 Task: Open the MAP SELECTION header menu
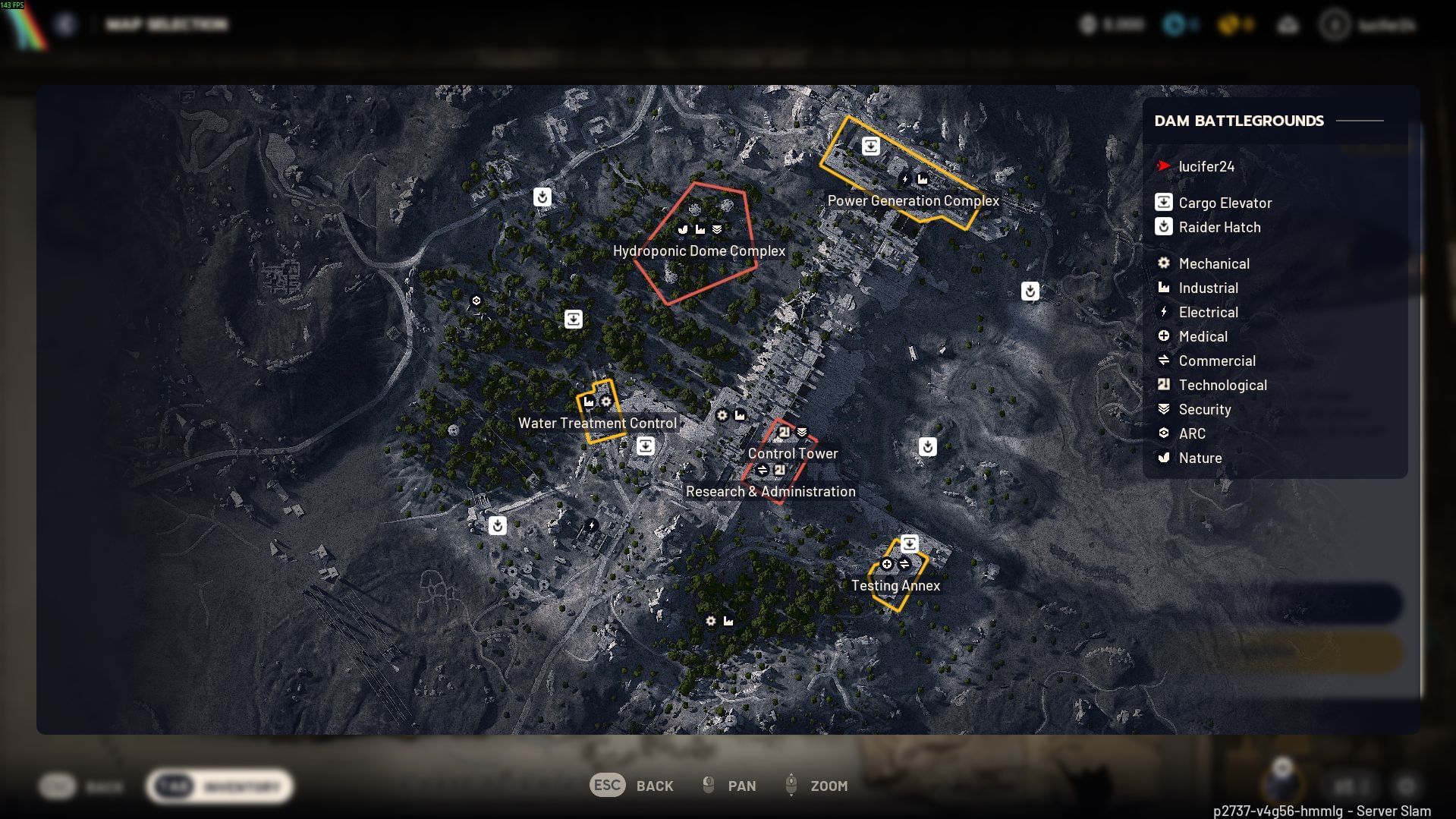(x=167, y=24)
